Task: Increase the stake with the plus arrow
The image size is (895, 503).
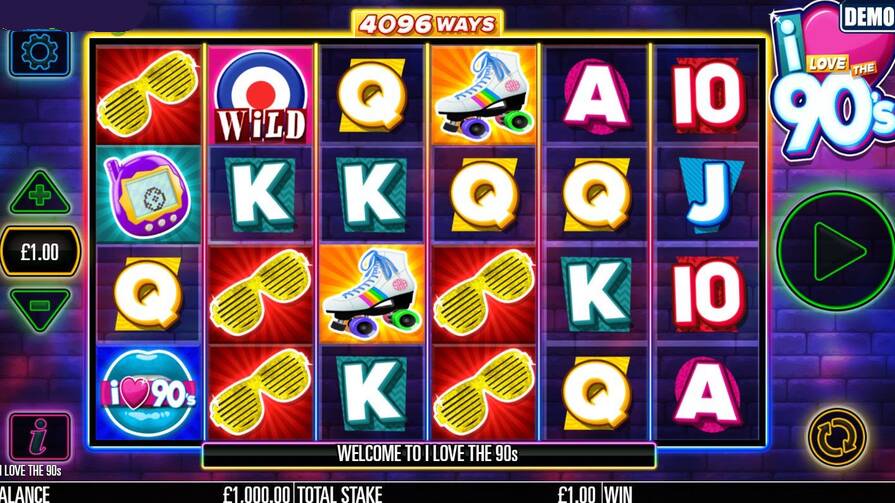Action: [x=40, y=194]
